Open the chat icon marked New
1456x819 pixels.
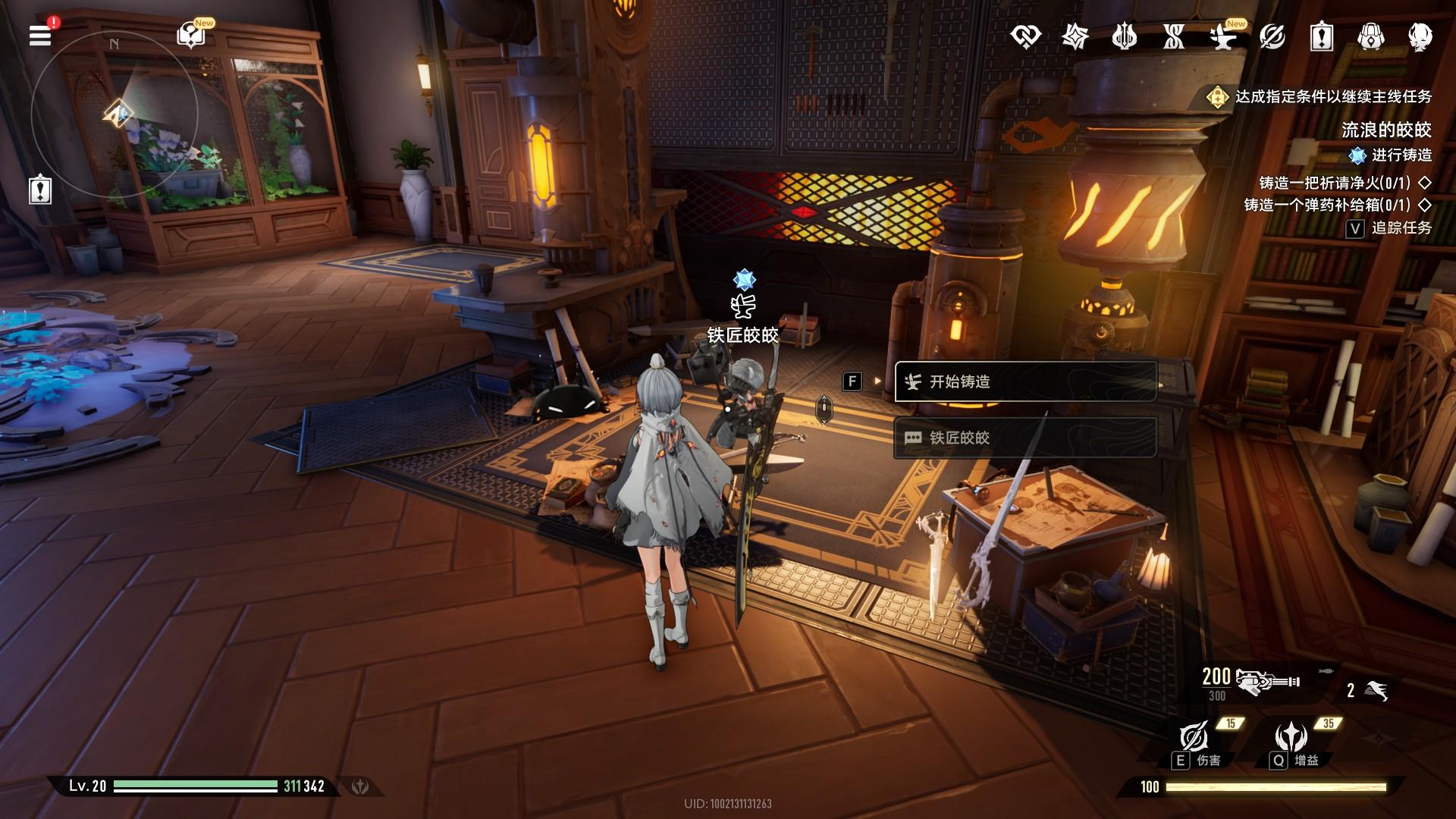[190, 36]
